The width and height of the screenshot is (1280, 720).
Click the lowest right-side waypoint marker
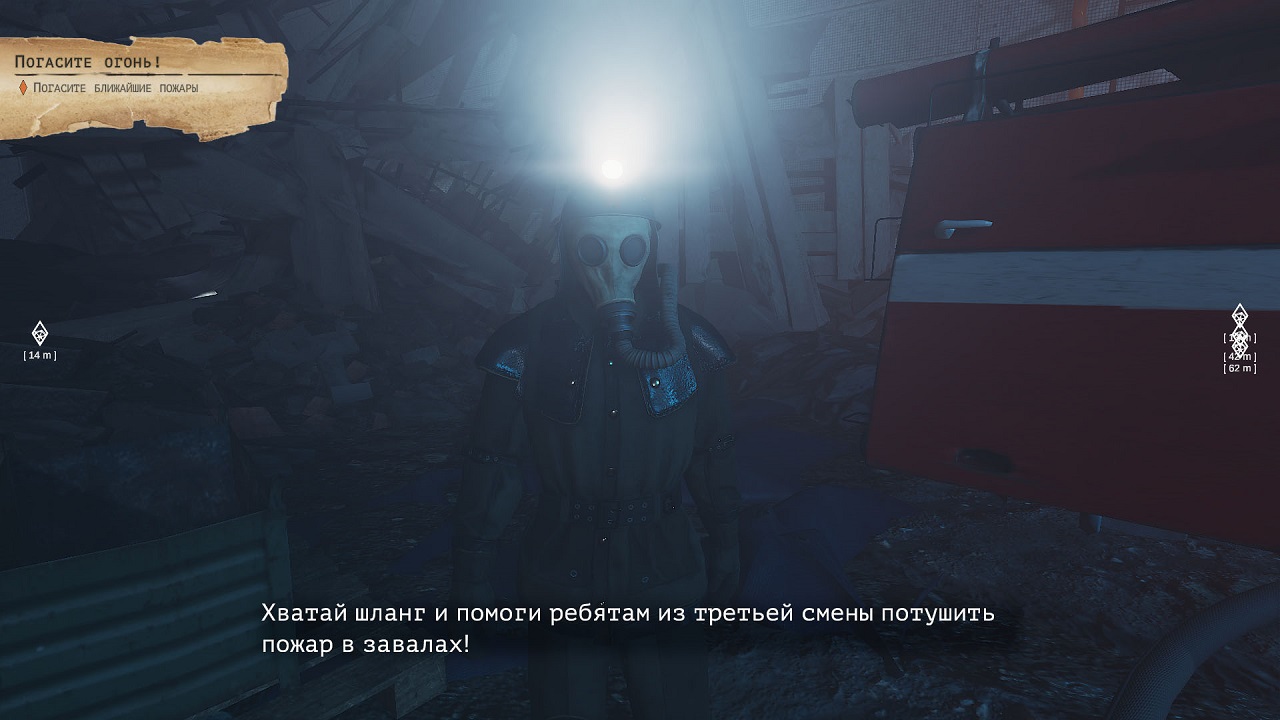pos(1240,347)
